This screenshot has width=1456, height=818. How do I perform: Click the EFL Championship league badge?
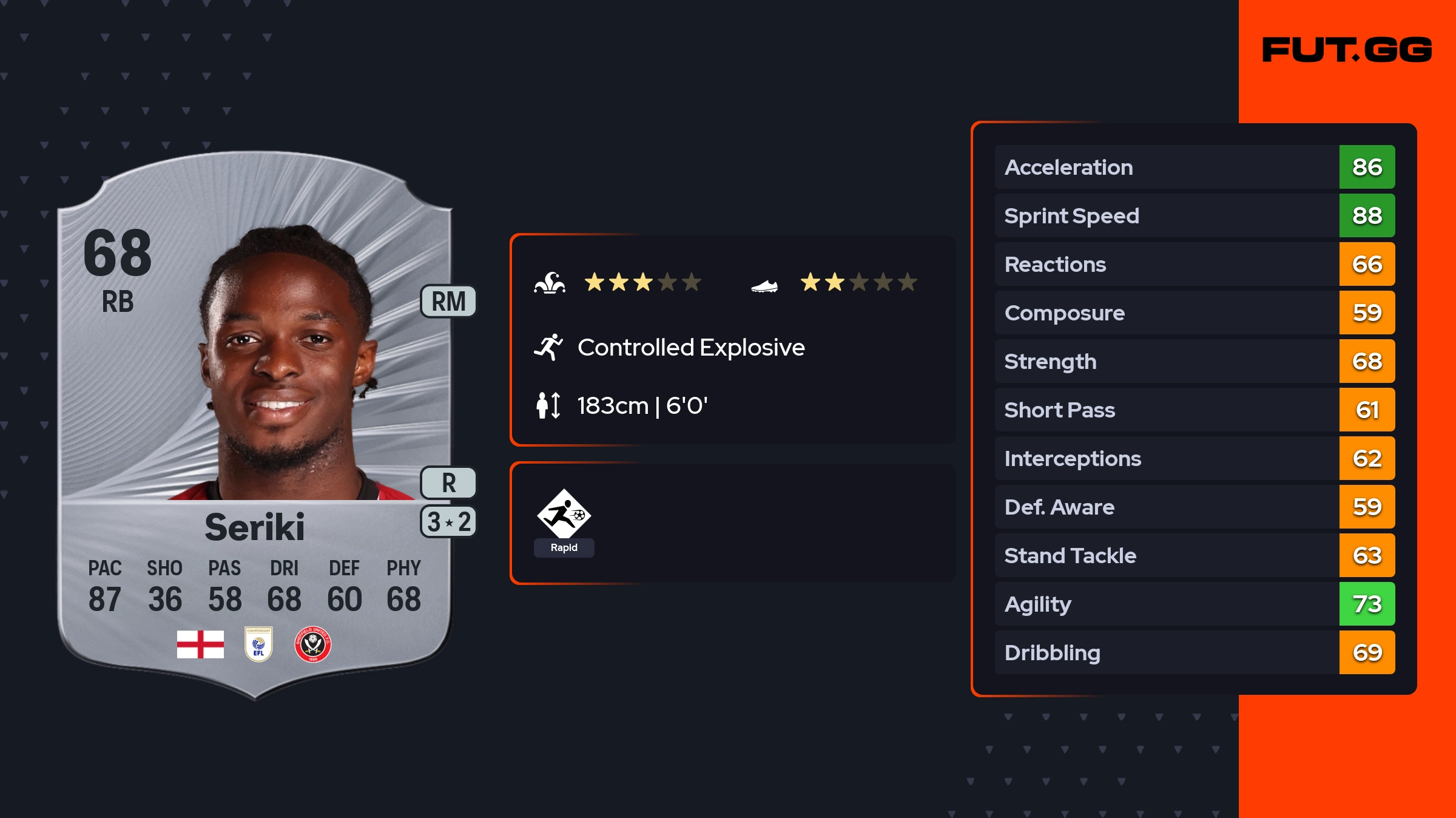[258, 644]
